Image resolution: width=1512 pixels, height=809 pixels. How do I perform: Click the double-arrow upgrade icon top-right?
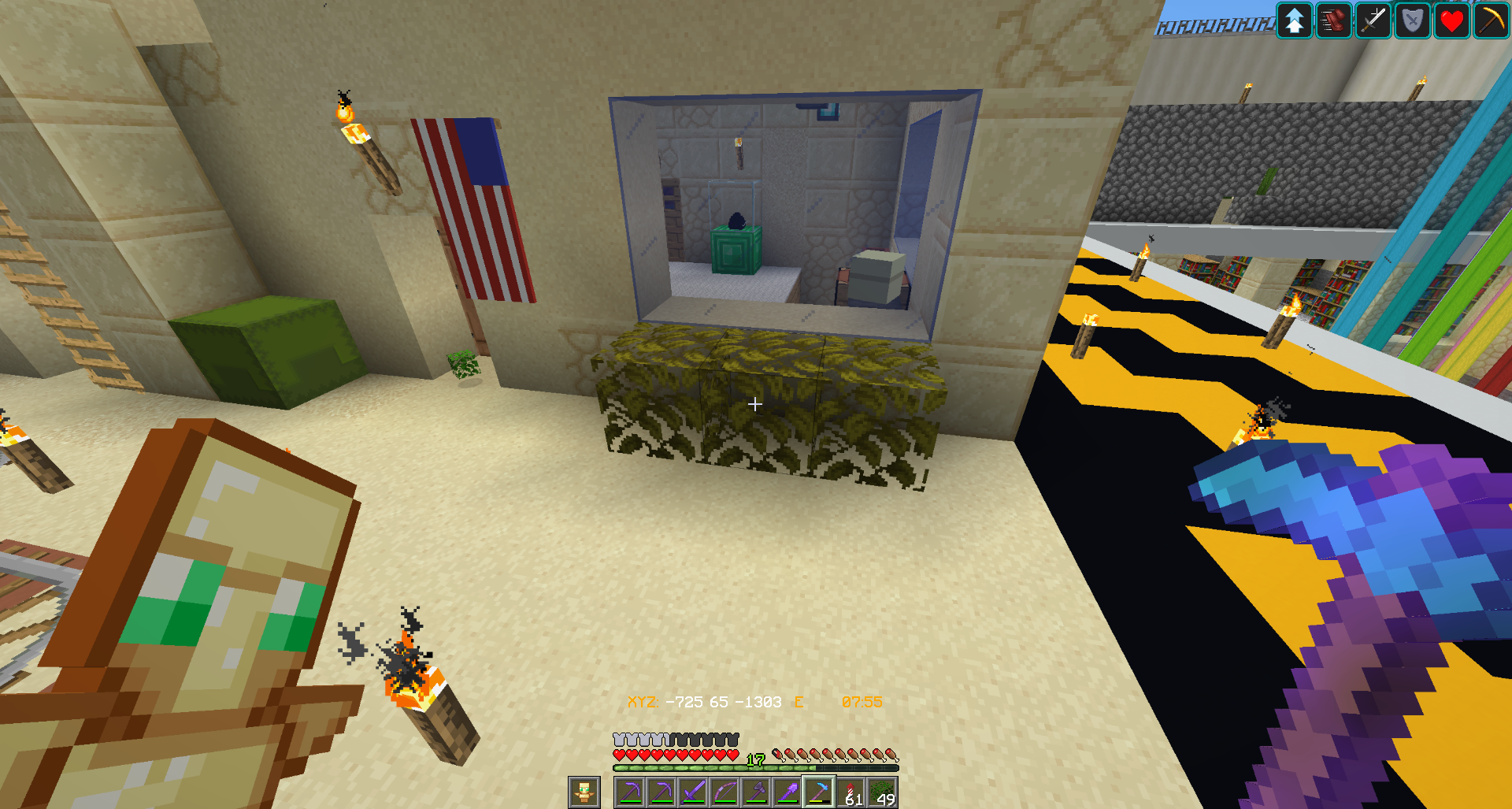(x=1295, y=20)
